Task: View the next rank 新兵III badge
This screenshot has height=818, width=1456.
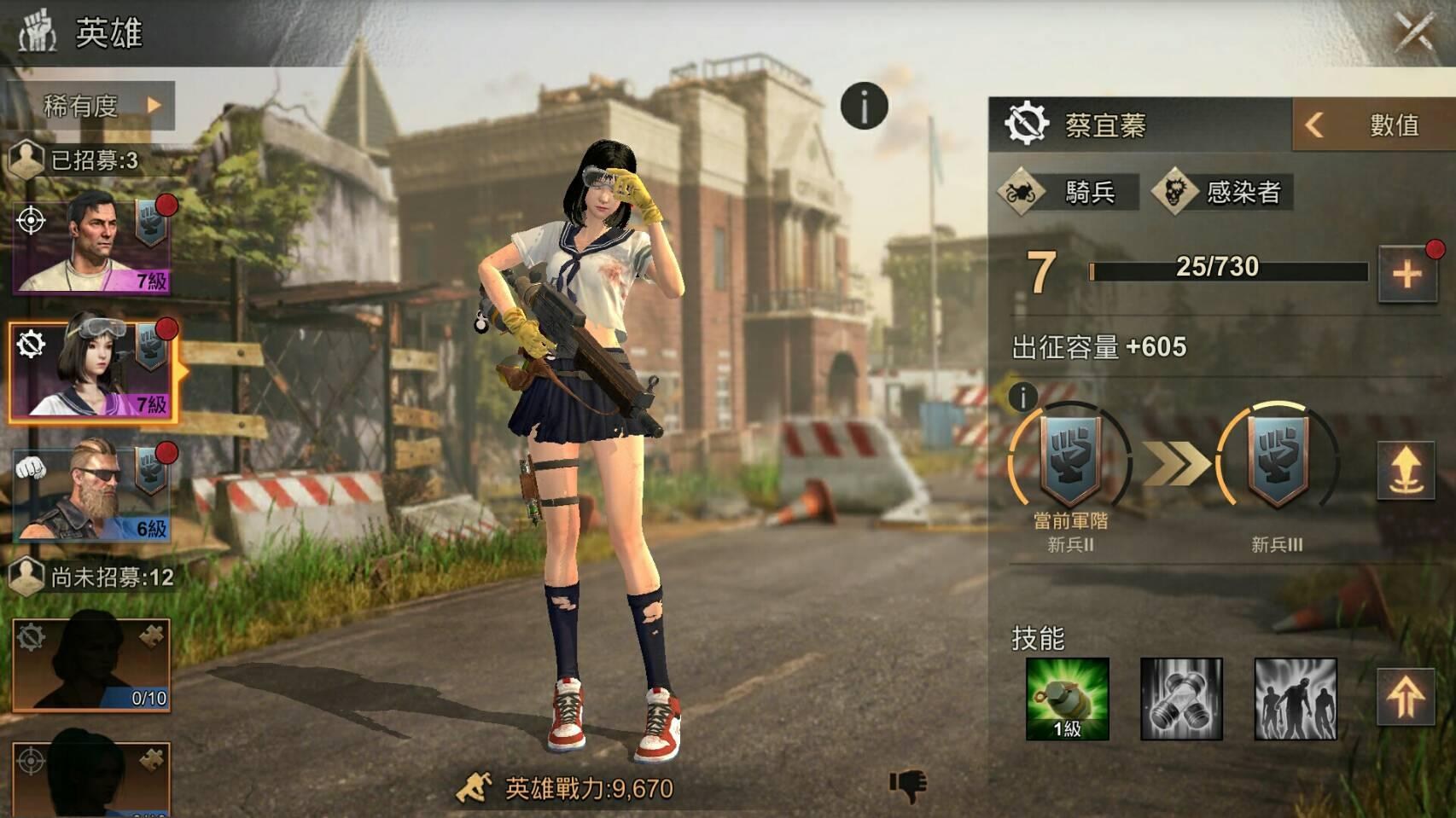Action: tap(1277, 462)
